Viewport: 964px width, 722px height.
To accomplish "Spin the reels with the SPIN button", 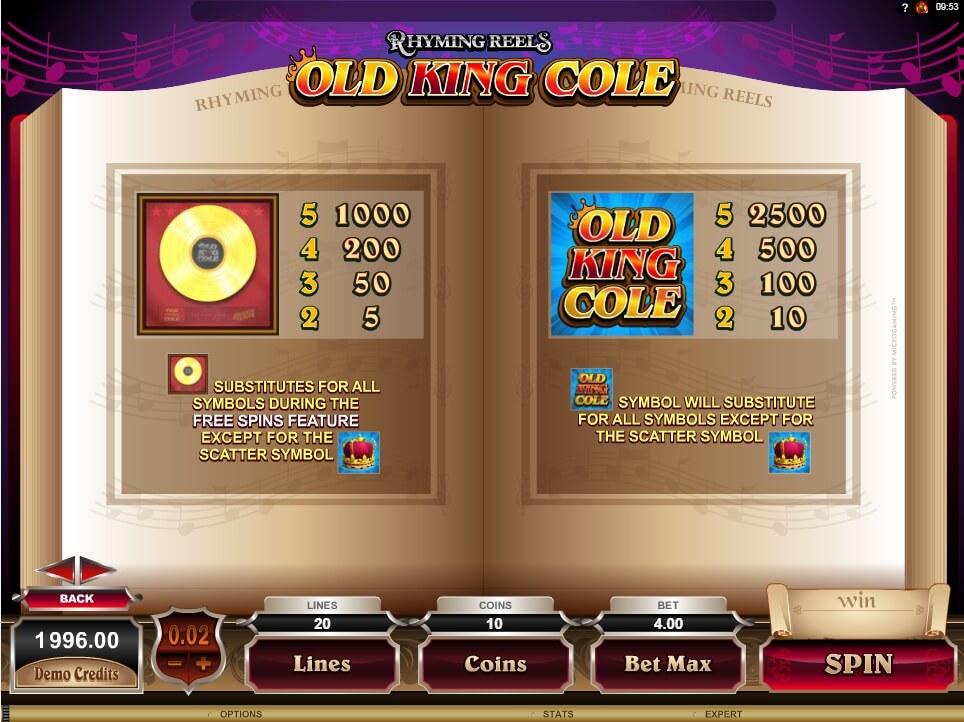I will pos(858,664).
